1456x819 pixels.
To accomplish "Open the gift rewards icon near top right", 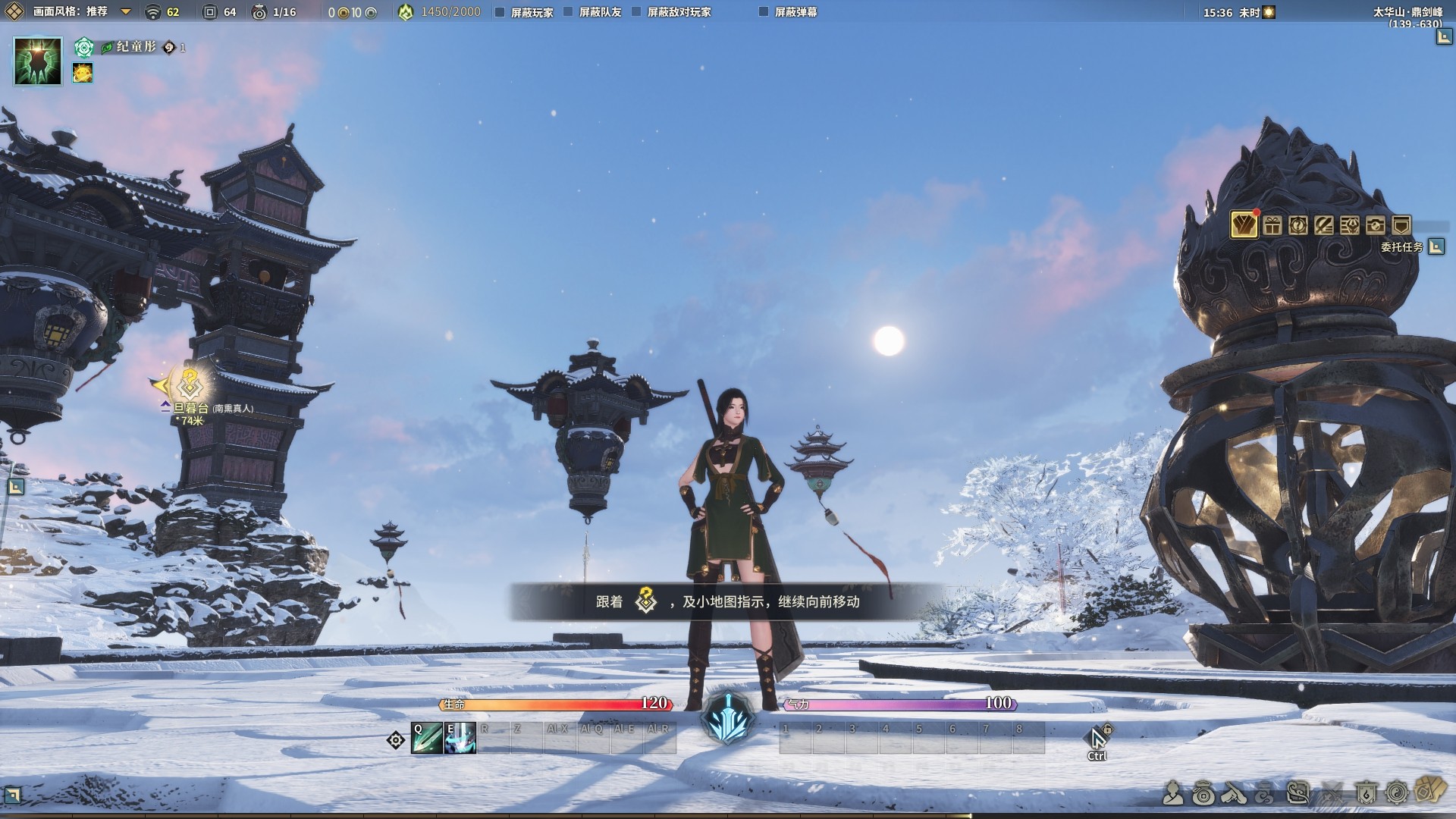I will 1272,224.
